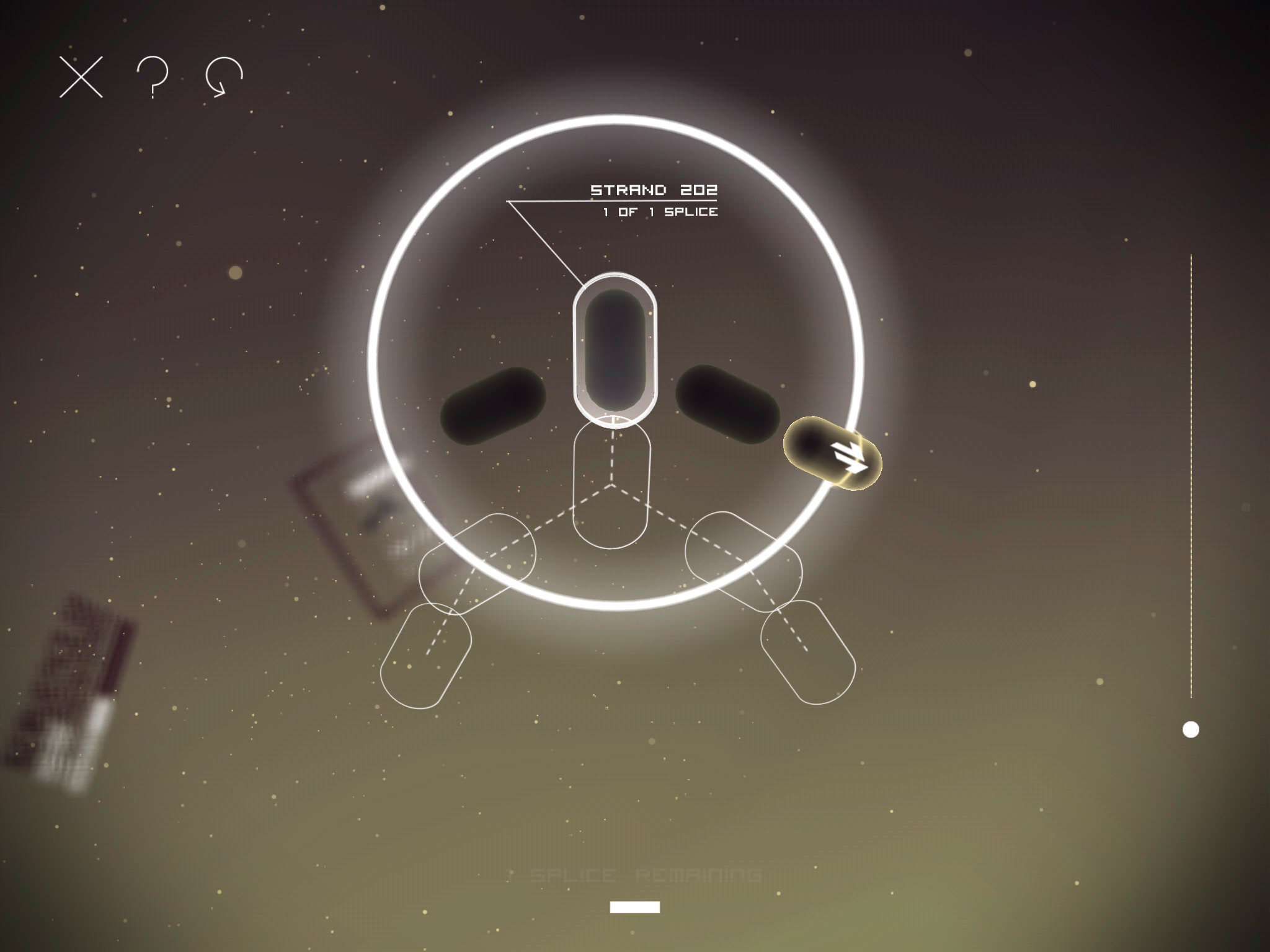This screenshot has height=952, width=1270.
Task: Select the golden arrow-marked cell
Action: pos(832,454)
